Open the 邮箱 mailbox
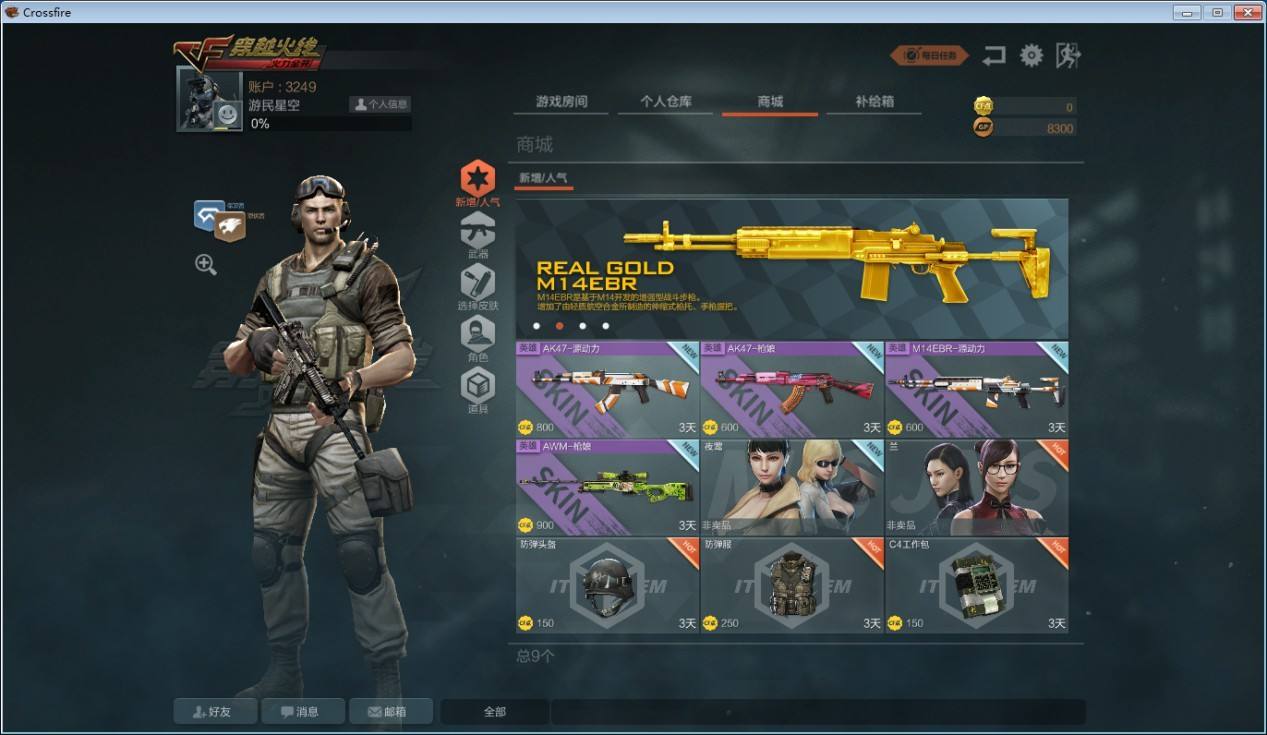This screenshot has height=735, width=1267. coord(391,712)
